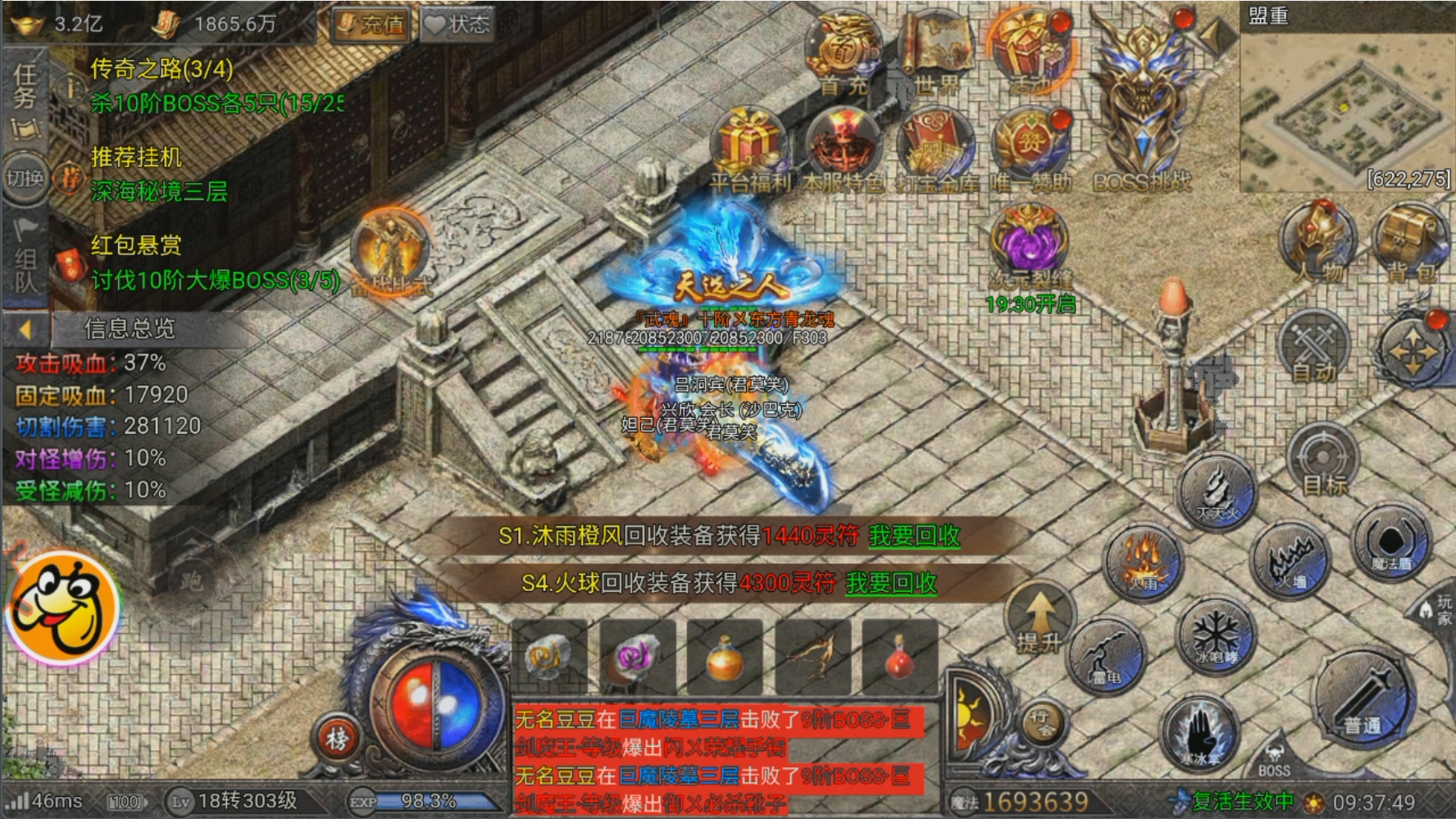Select the 目标 target button
The height and width of the screenshot is (819, 1456).
pyautogui.click(x=1323, y=461)
